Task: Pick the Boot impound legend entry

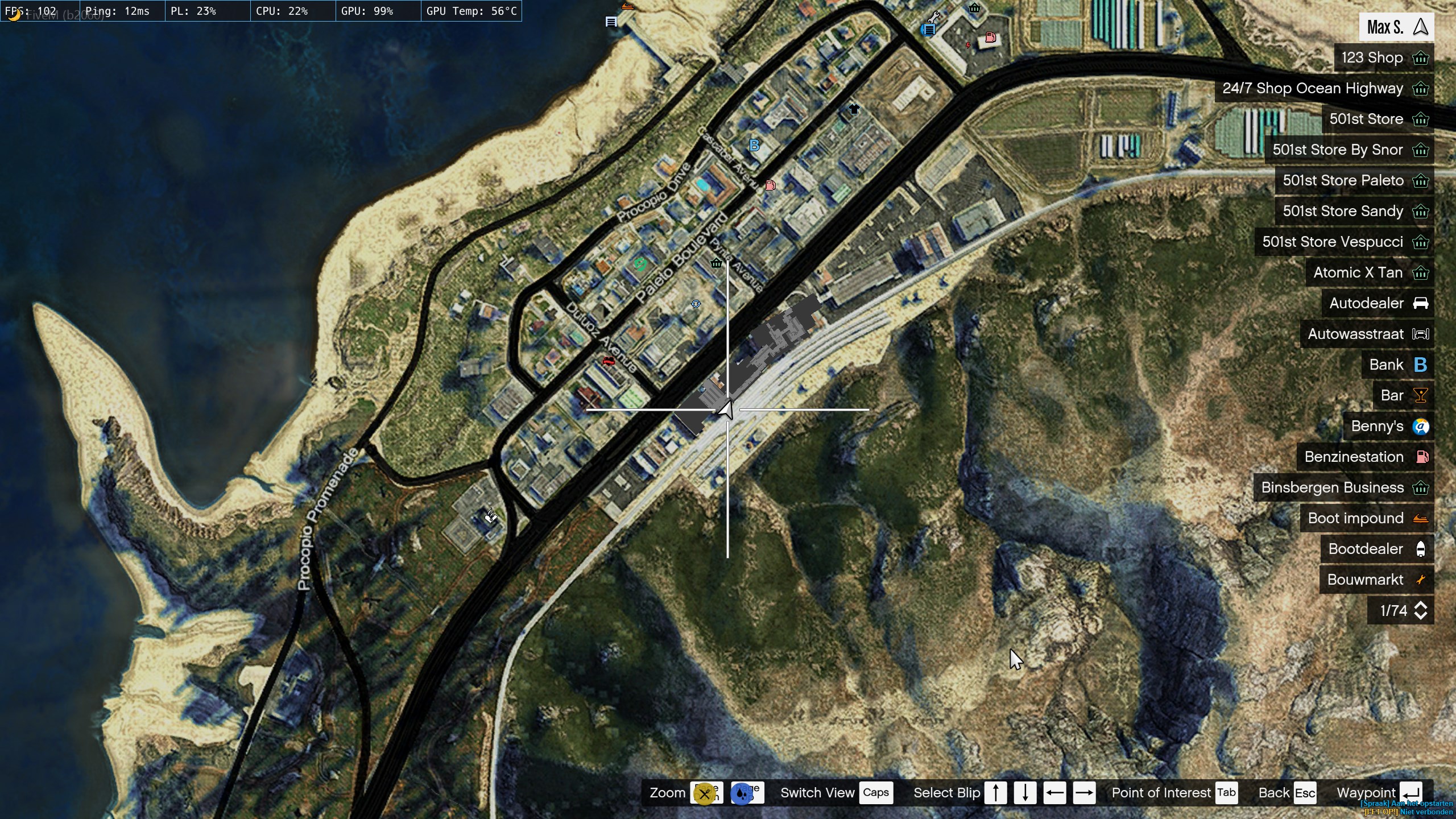Action: coord(1366,519)
